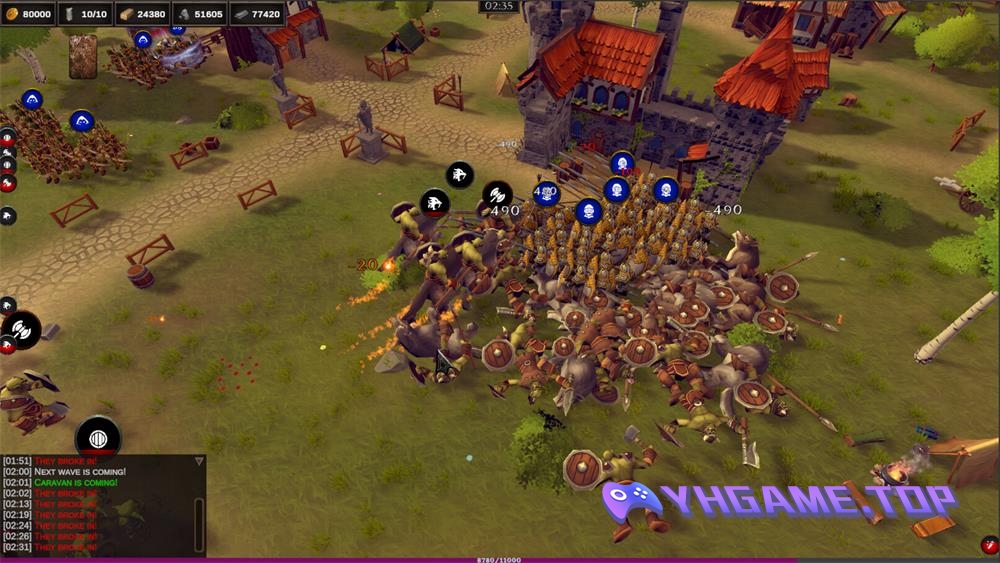Viewport: 1000px width, 563px height.
Task: Select the black double-axe enemy squad marker
Action: point(497,195)
